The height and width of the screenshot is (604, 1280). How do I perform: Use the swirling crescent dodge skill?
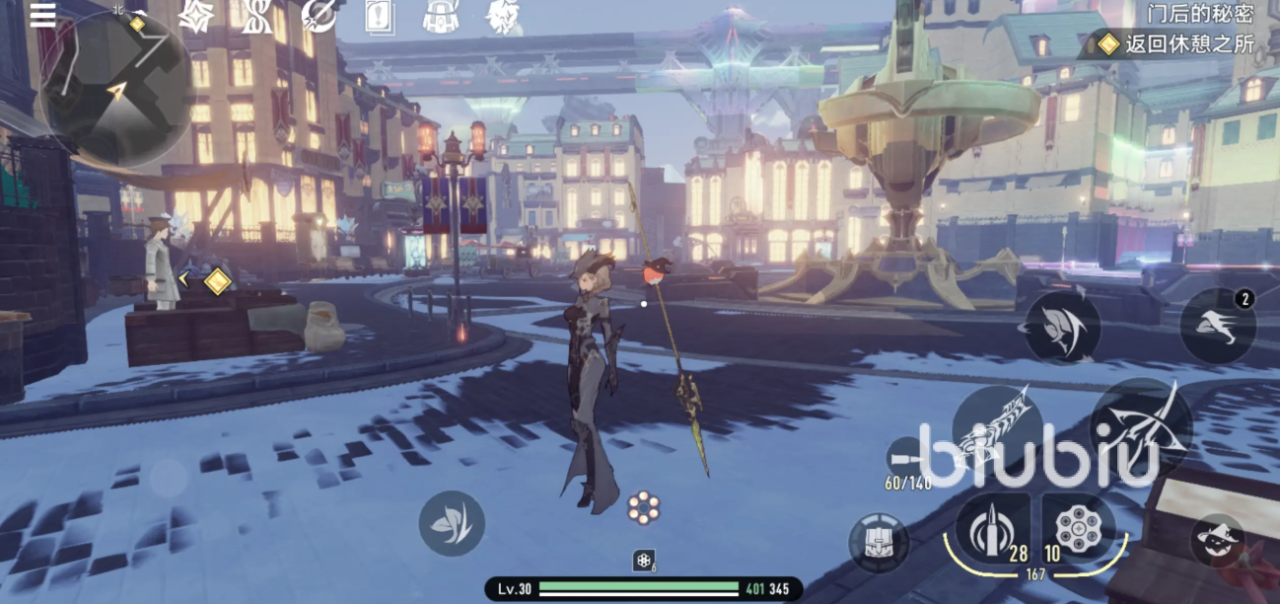click(x=1061, y=326)
